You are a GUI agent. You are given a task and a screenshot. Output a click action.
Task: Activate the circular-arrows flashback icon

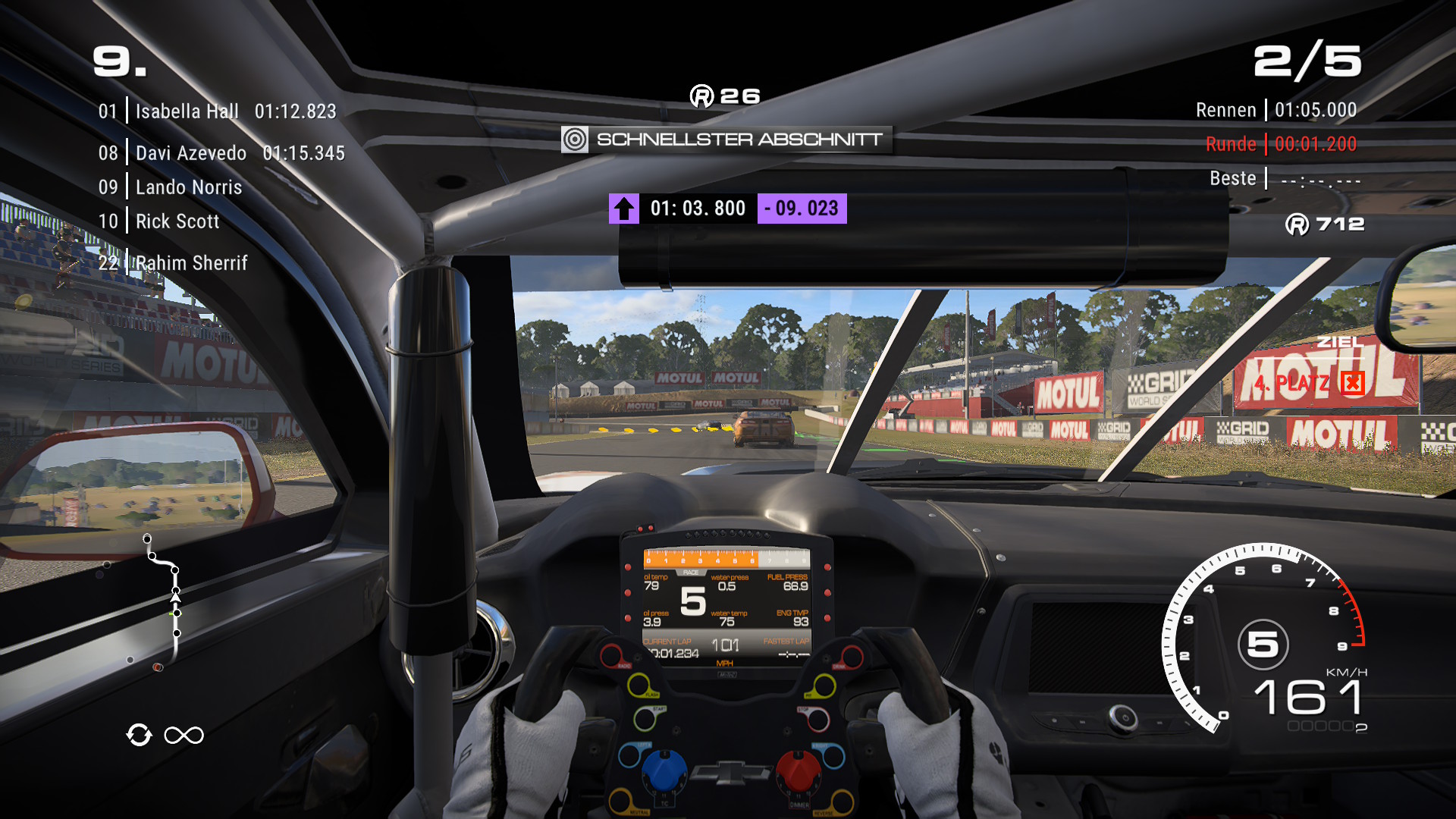click(x=140, y=735)
